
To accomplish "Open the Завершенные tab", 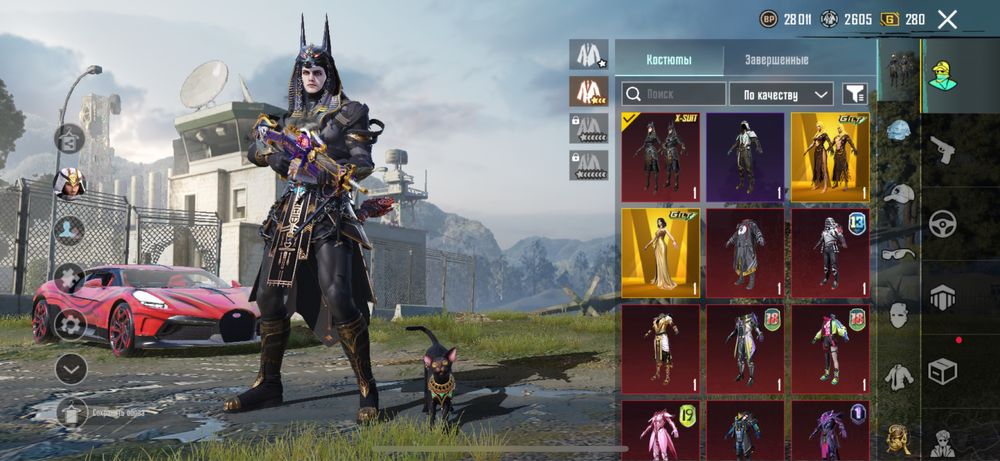I will (776, 60).
